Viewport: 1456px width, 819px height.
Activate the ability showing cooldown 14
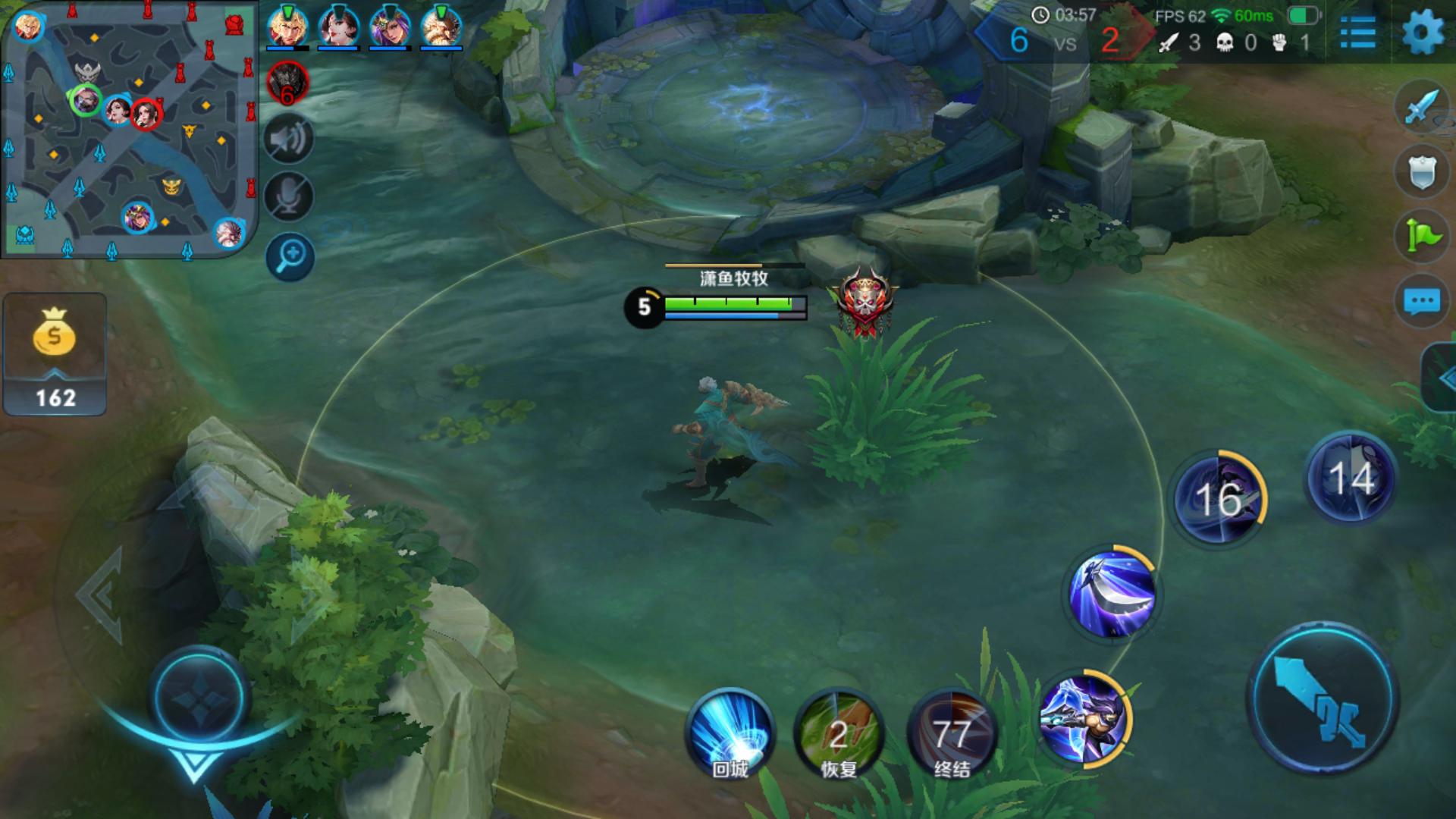[1351, 478]
